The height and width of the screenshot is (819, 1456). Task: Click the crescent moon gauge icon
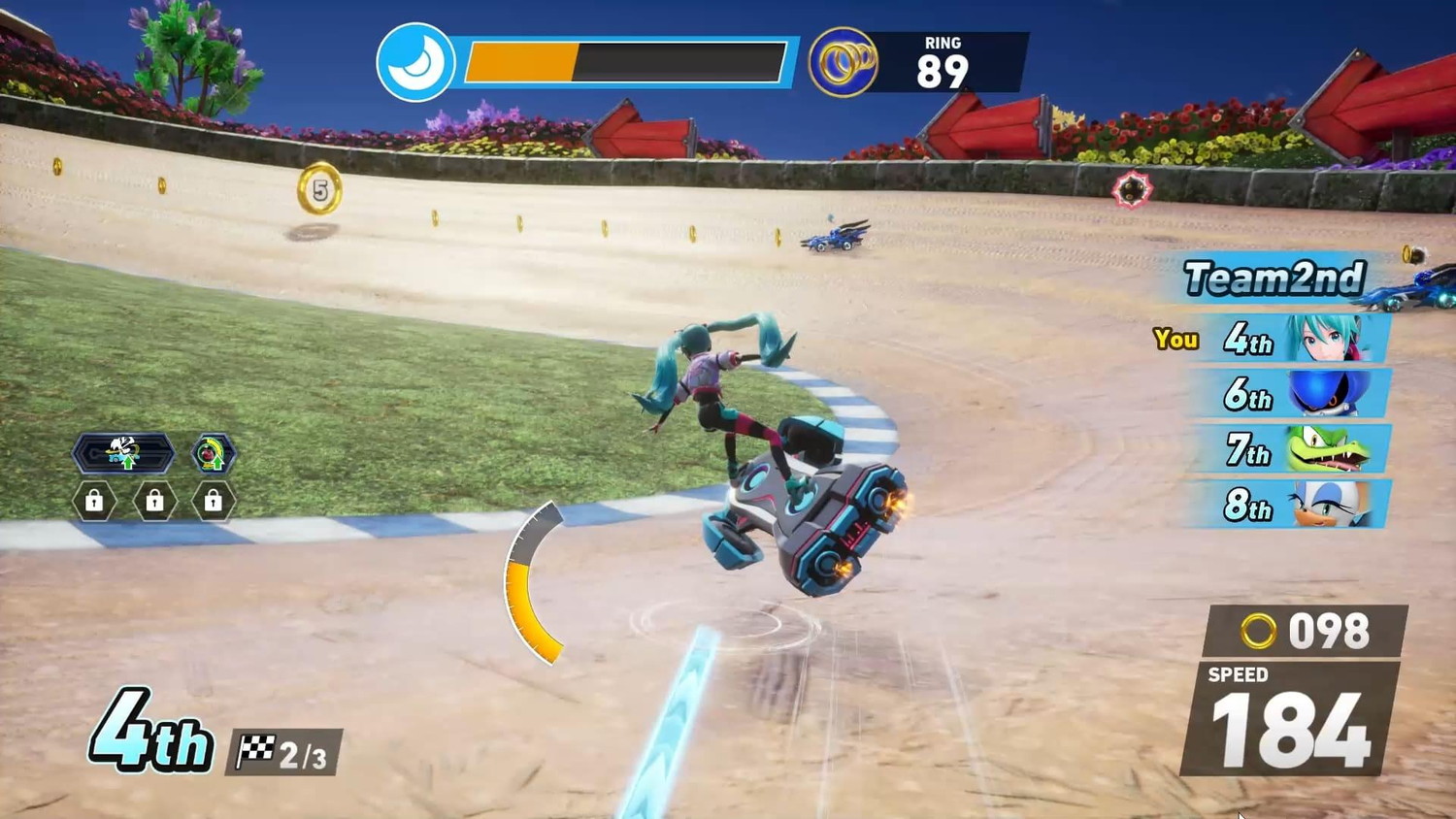[x=415, y=63]
